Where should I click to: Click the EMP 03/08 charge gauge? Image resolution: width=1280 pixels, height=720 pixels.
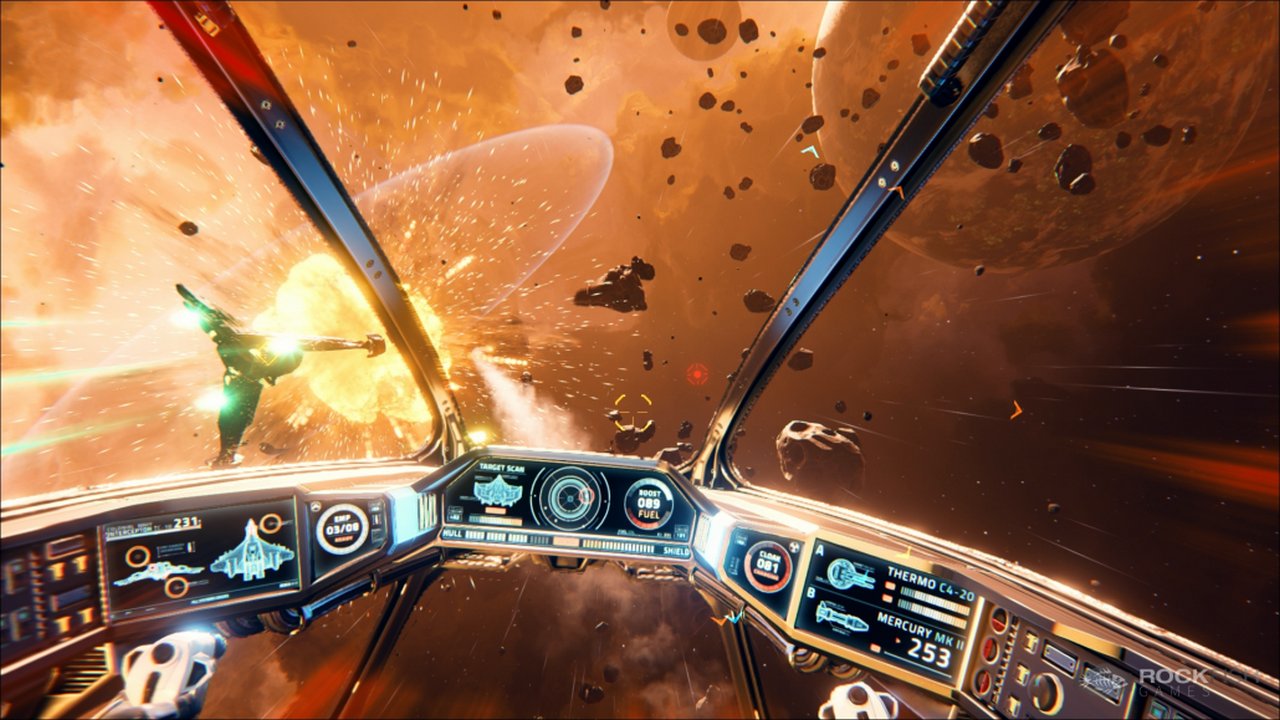[x=341, y=529]
